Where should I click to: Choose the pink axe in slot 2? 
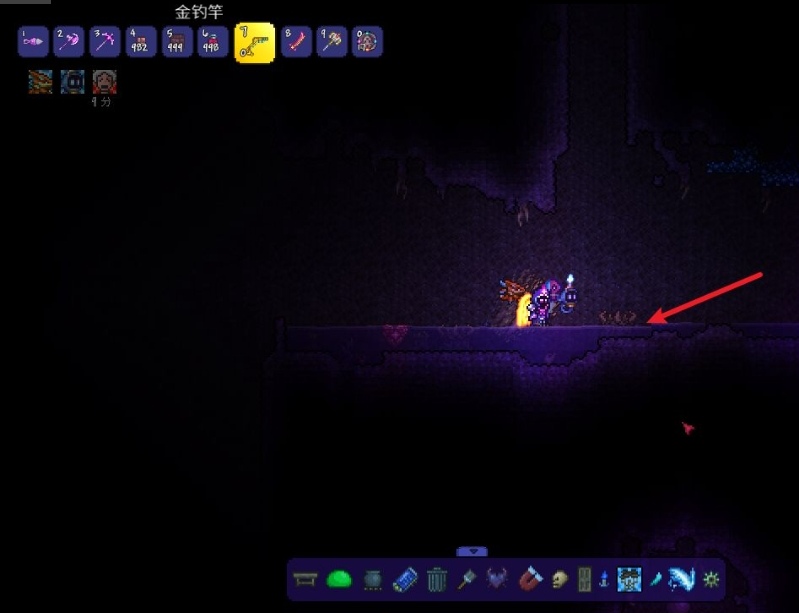pos(68,42)
